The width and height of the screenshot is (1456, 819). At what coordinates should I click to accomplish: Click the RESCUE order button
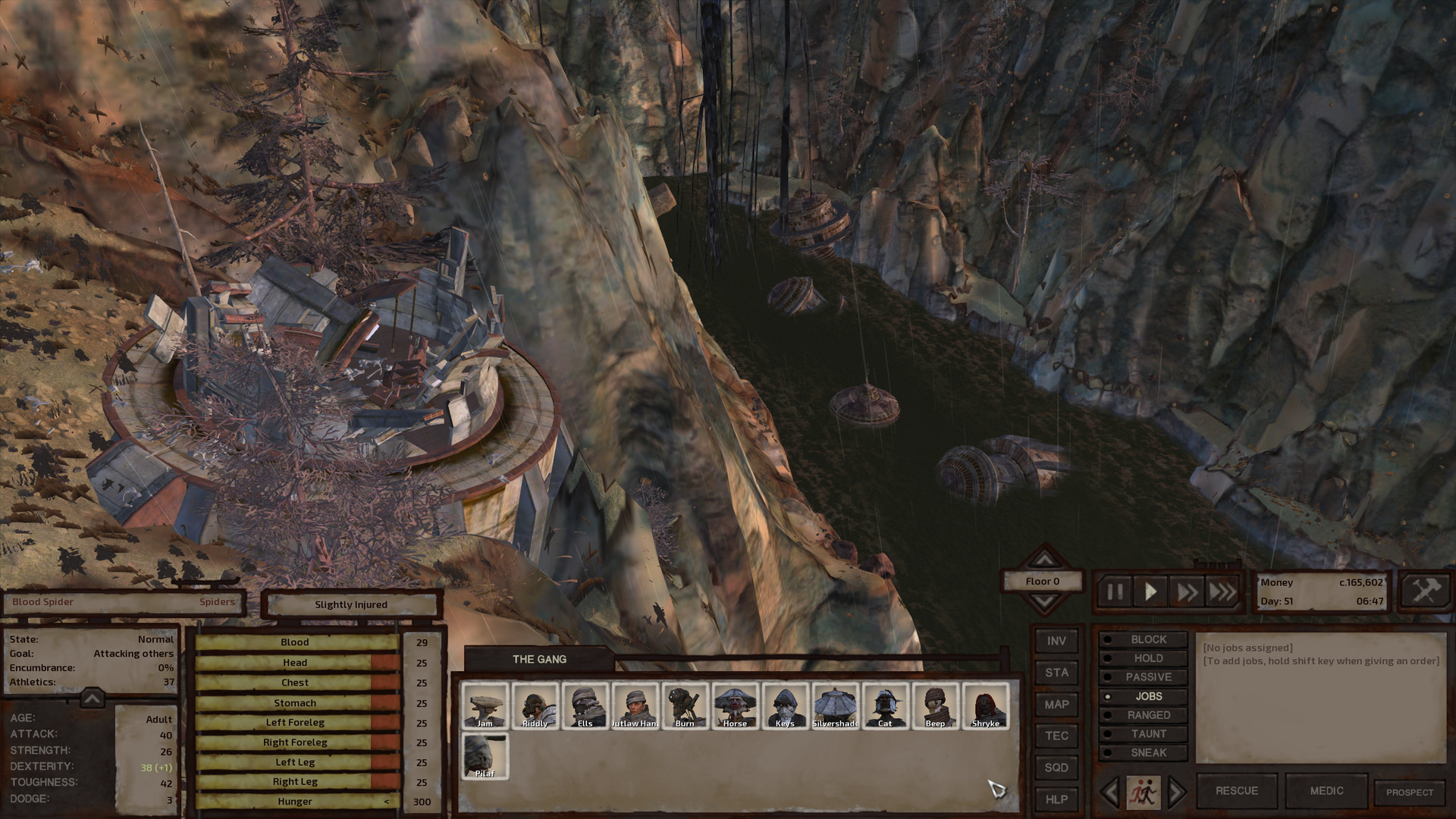[1237, 791]
